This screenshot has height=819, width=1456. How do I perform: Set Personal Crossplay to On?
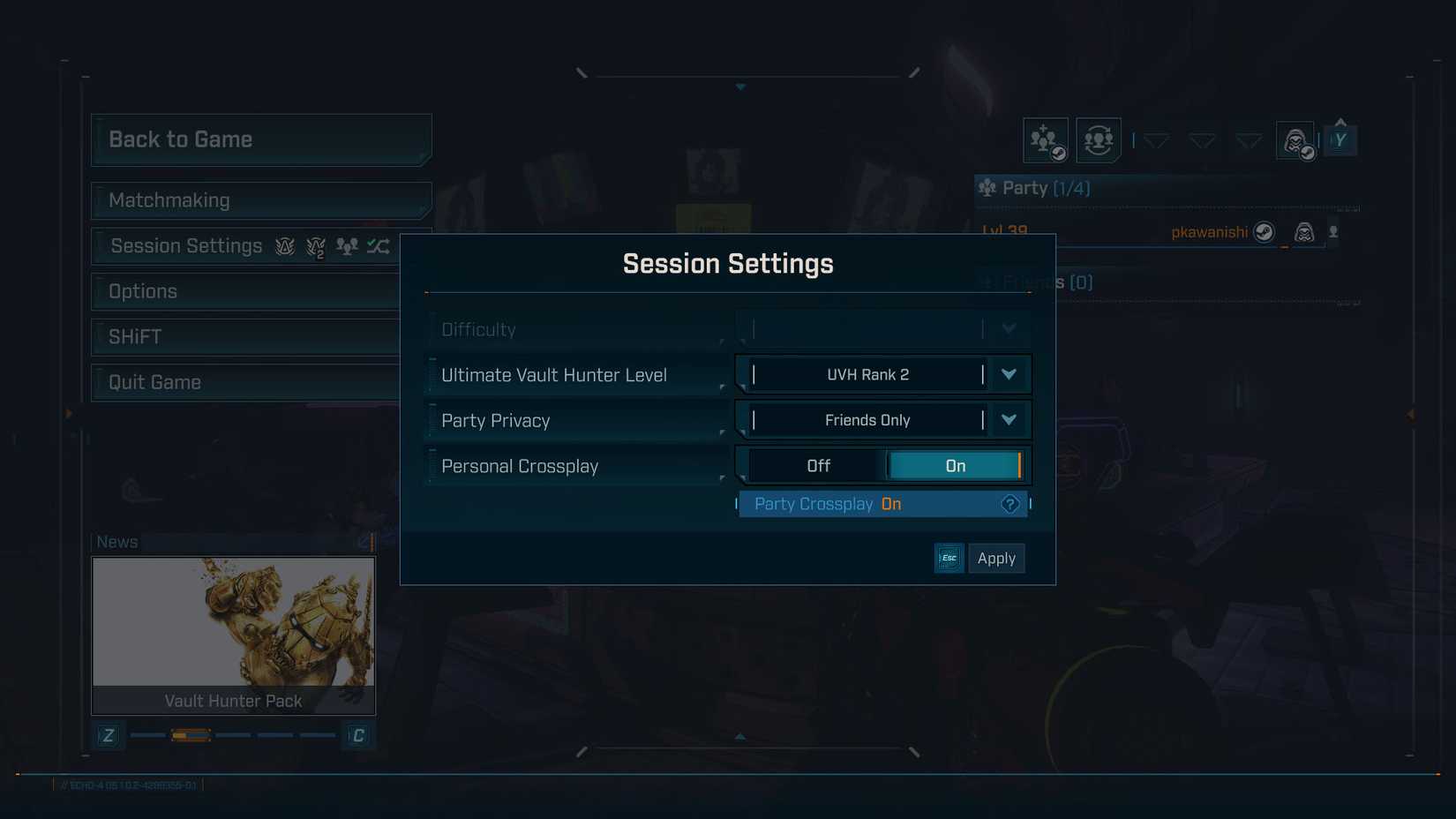[x=955, y=465]
